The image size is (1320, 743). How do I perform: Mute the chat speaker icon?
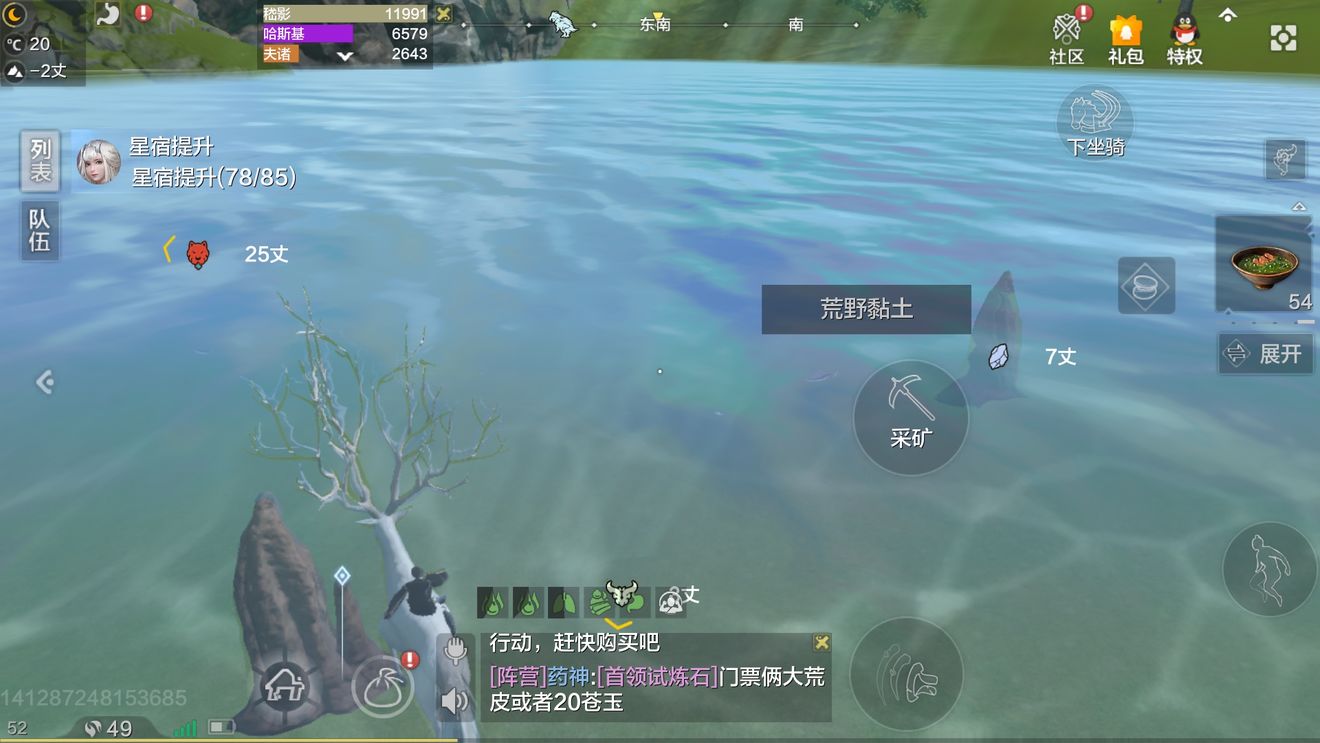tap(456, 701)
